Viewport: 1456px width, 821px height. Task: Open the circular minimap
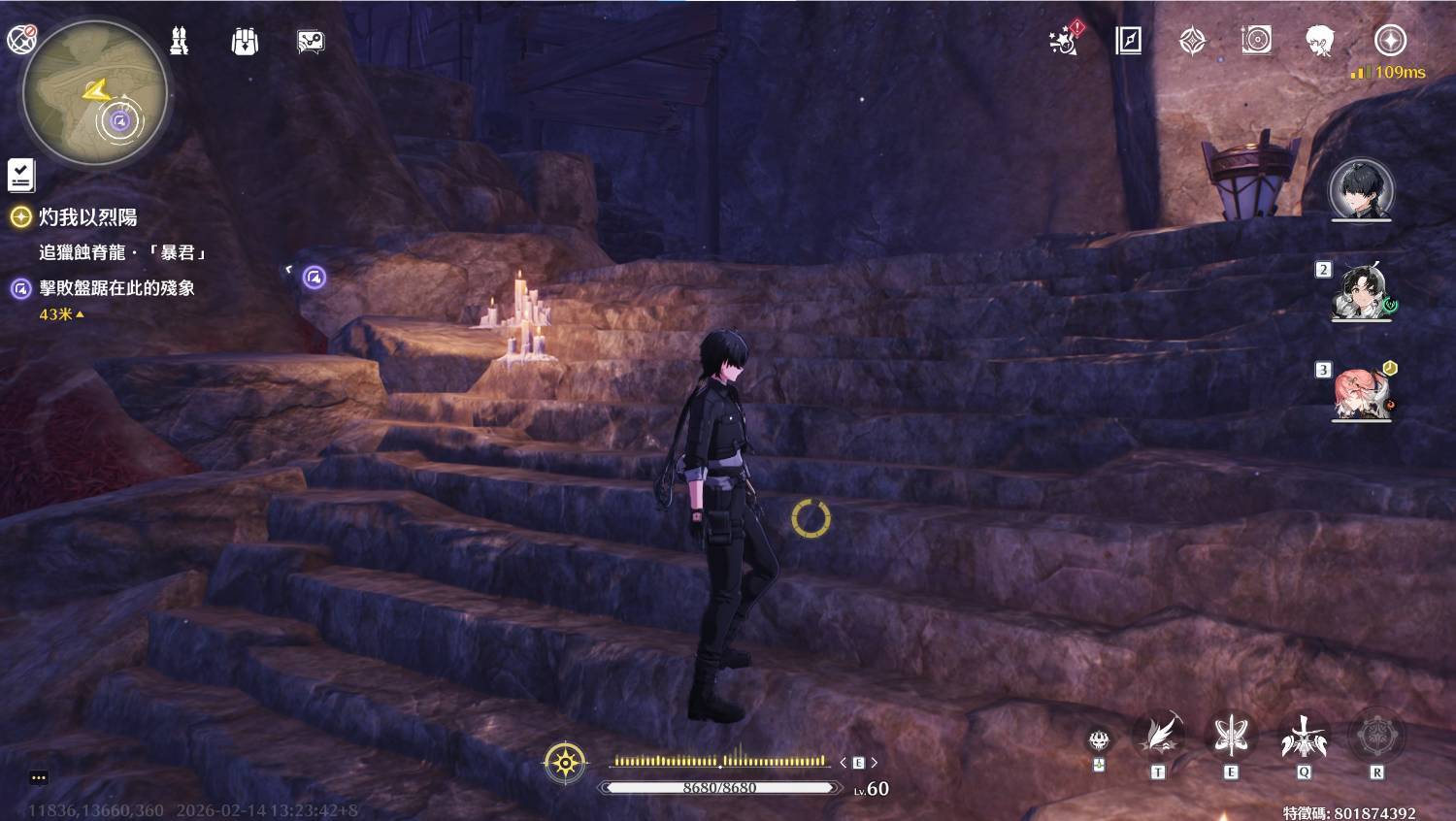click(95, 95)
